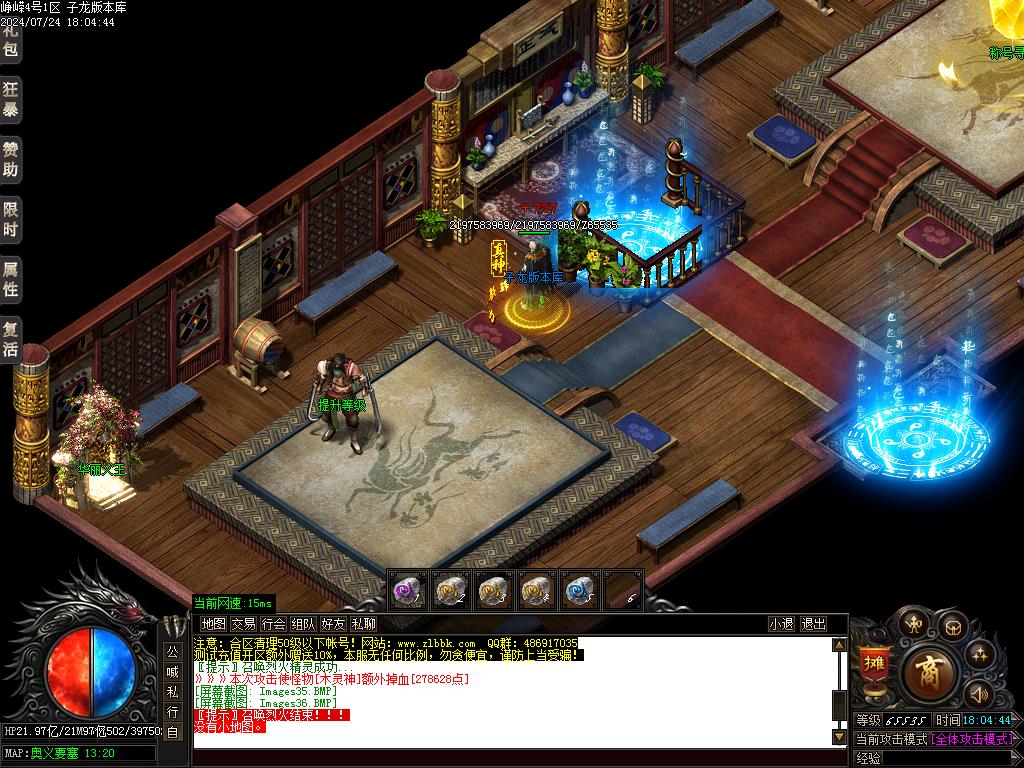Click the 小退 return-to-character-select button
This screenshot has height=768, width=1024.
[781, 624]
